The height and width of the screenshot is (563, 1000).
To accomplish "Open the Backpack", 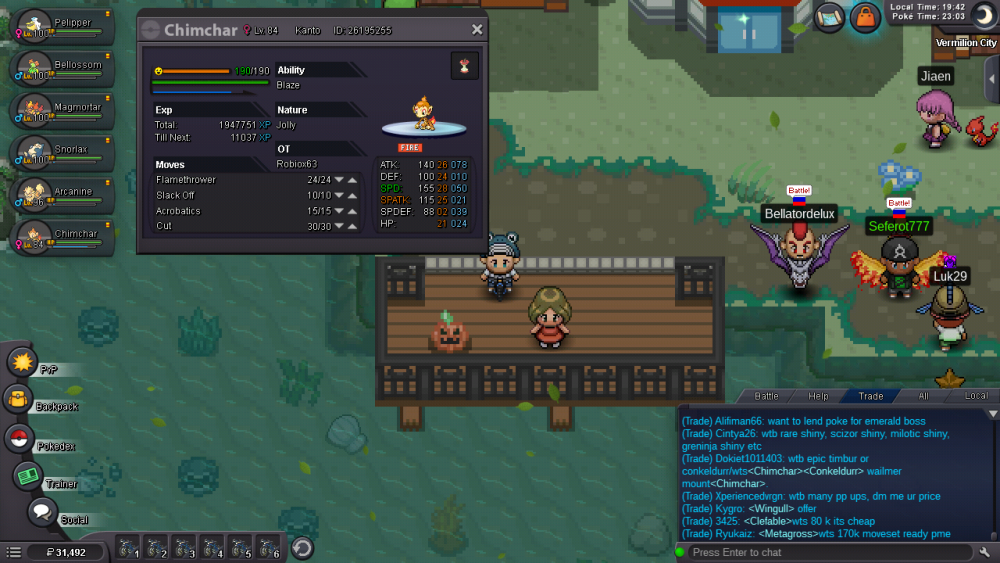I will pyautogui.click(x=18, y=399).
